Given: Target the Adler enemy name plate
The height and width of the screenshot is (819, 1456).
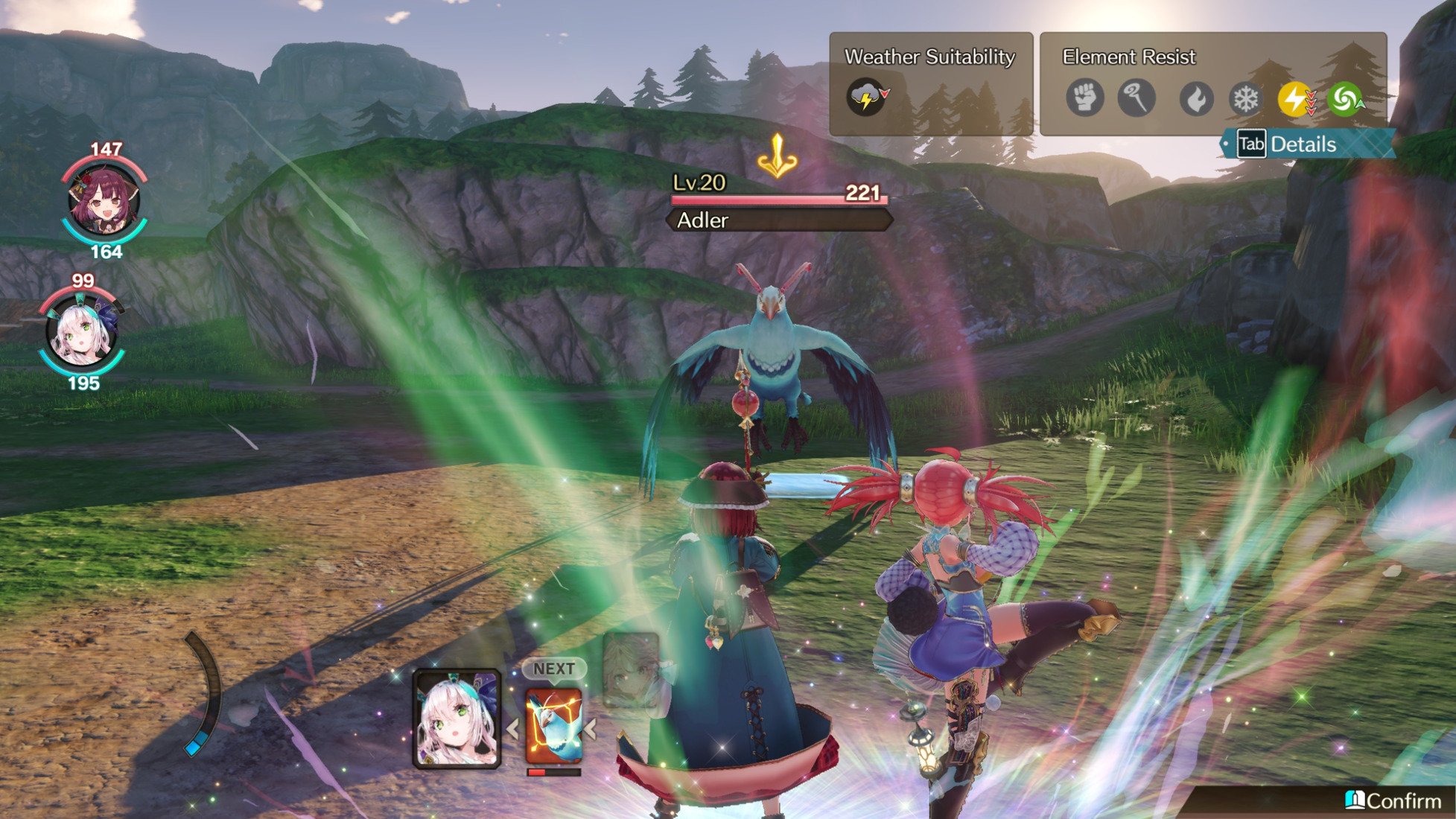Looking at the screenshot, I should point(778,220).
